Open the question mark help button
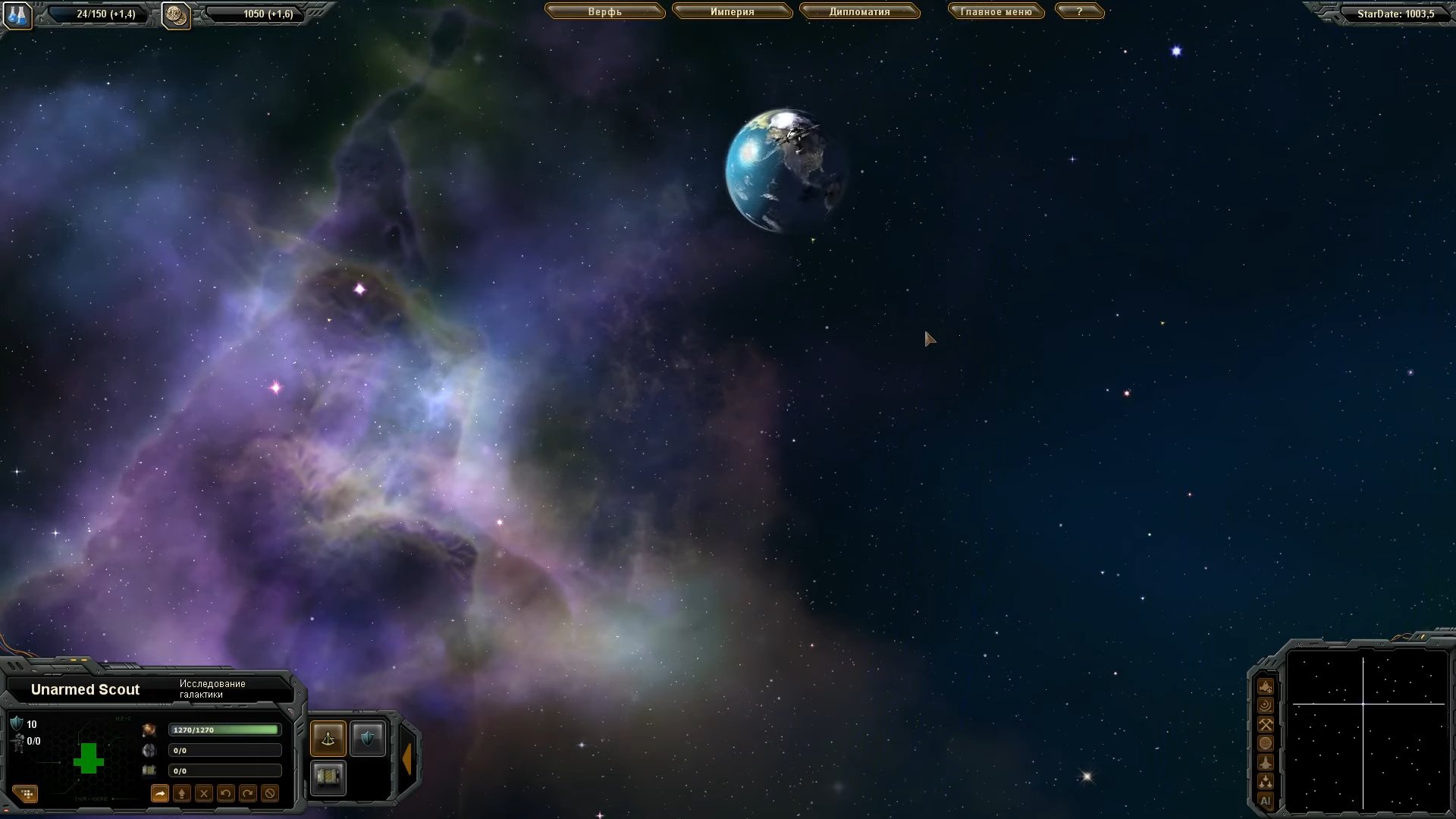1456x819 pixels. coord(1079,12)
